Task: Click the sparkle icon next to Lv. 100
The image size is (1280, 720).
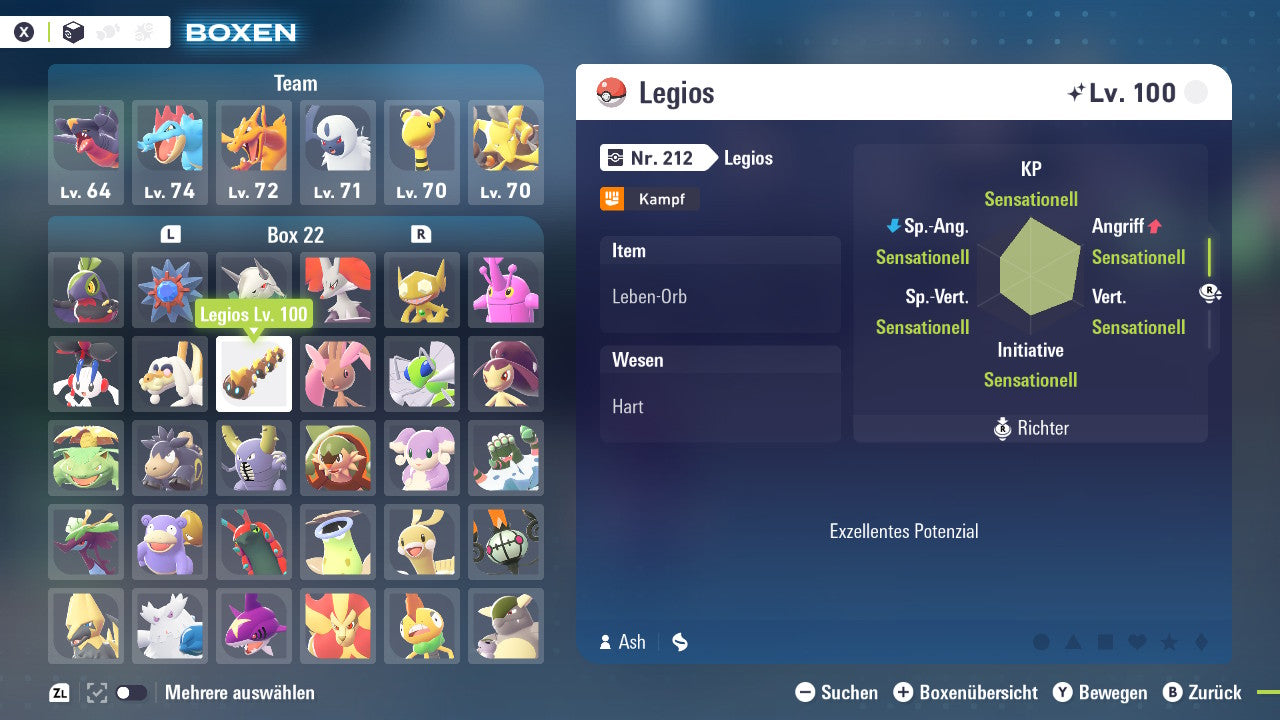Action: point(1078,92)
